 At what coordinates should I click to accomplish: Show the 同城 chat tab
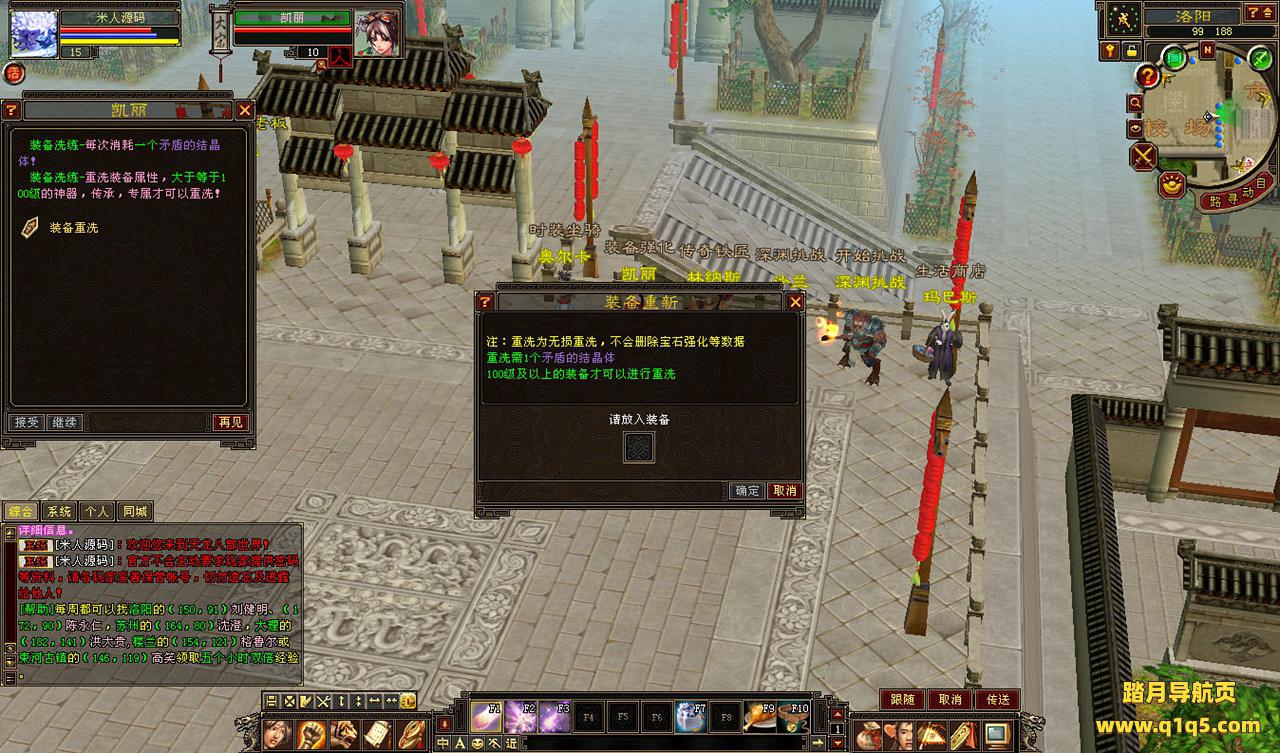[134, 511]
